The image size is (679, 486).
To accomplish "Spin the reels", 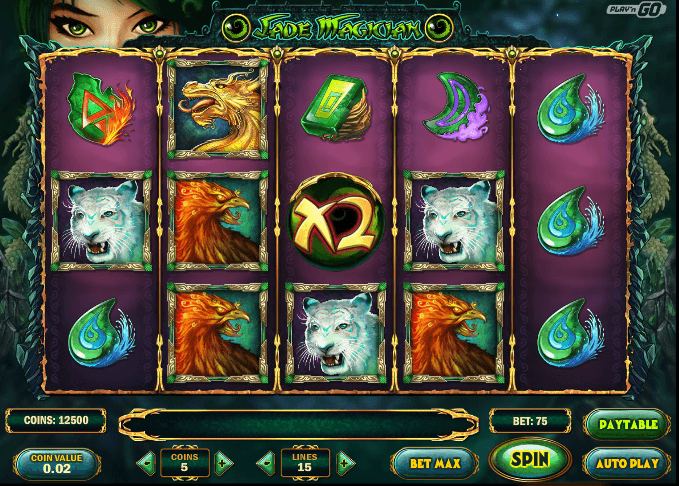I will tap(530, 461).
